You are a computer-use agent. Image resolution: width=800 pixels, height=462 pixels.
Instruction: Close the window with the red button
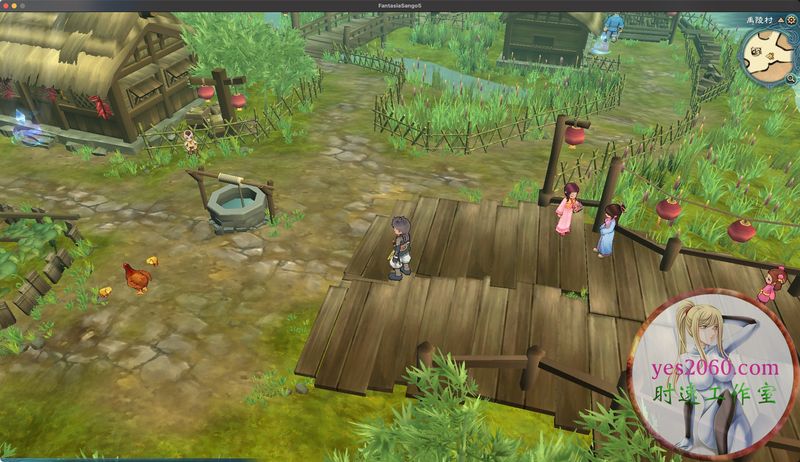(x=8, y=5)
